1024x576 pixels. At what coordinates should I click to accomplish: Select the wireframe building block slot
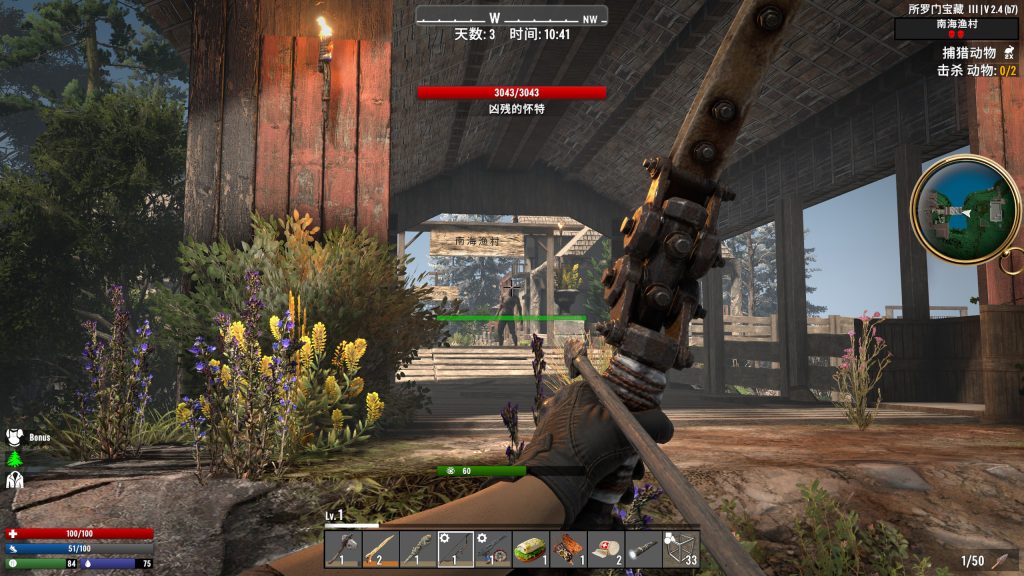680,548
